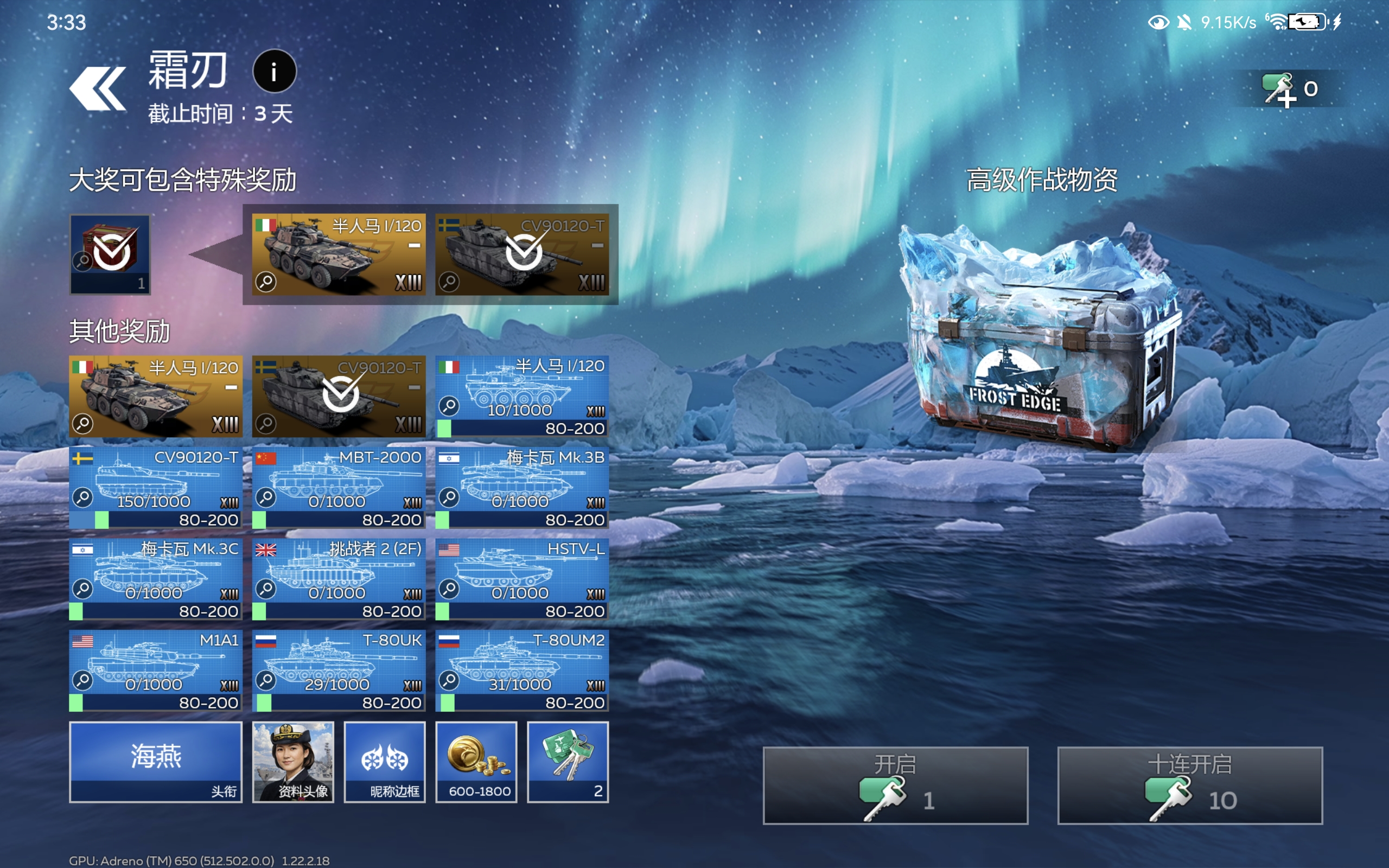Select the red crate grand prize tile
The height and width of the screenshot is (868, 1389).
pyautogui.click(x=110, y=254)
